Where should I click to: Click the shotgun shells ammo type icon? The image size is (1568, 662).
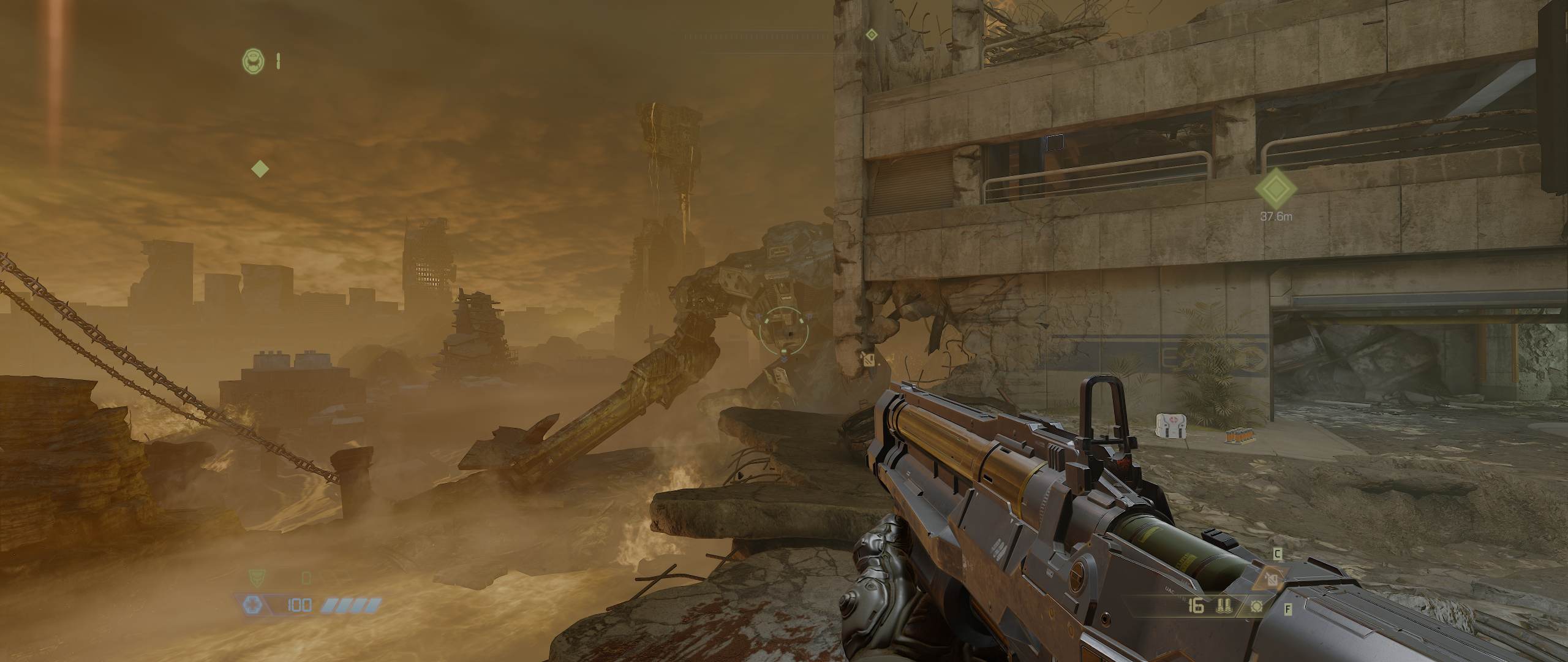tap(1223, 607)
